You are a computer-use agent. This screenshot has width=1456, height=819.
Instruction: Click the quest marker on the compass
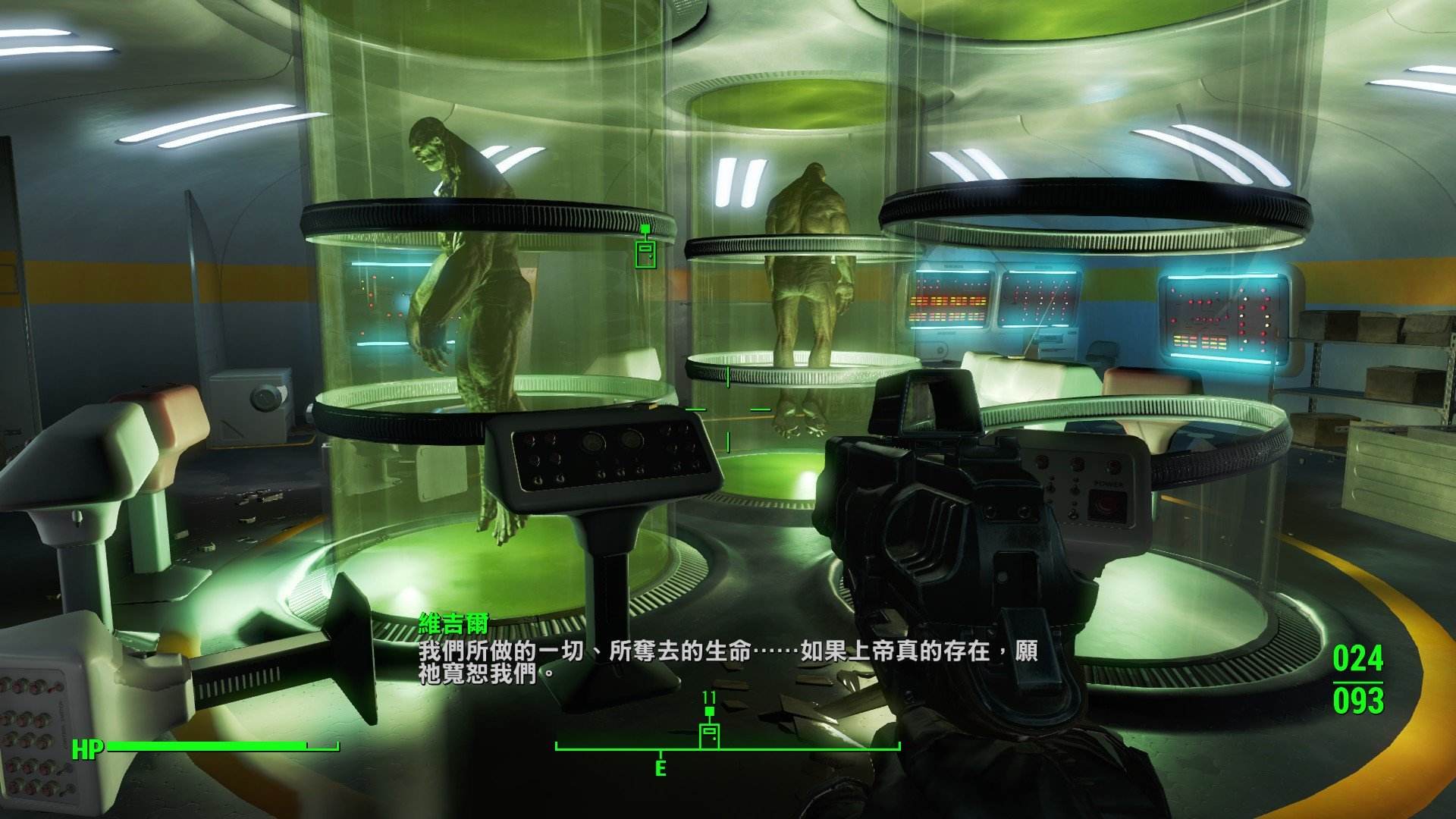pos(709,733)
